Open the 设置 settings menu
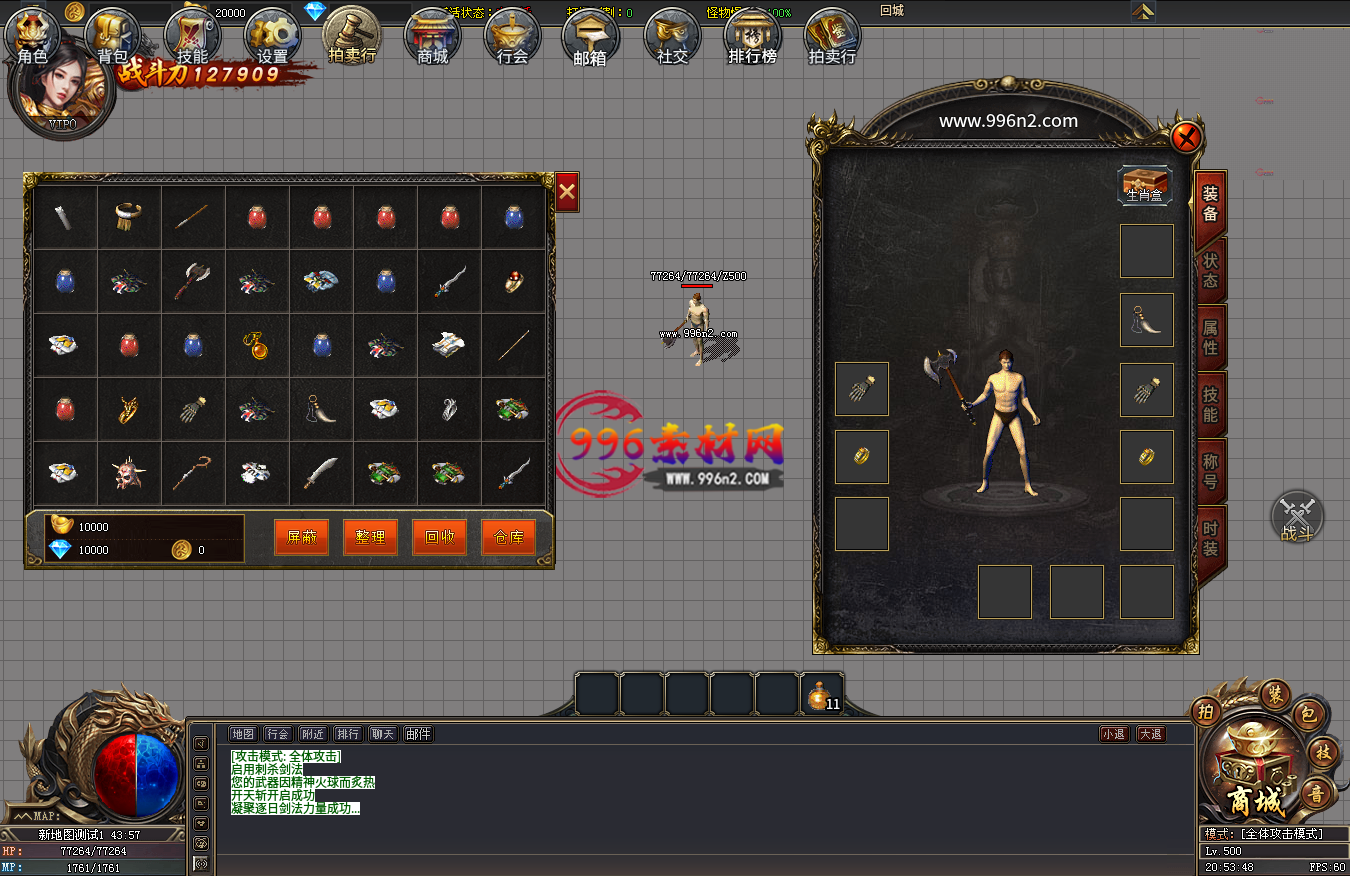Image resolution: width=1350 pixels, height=876 pixels. point(272,38)
